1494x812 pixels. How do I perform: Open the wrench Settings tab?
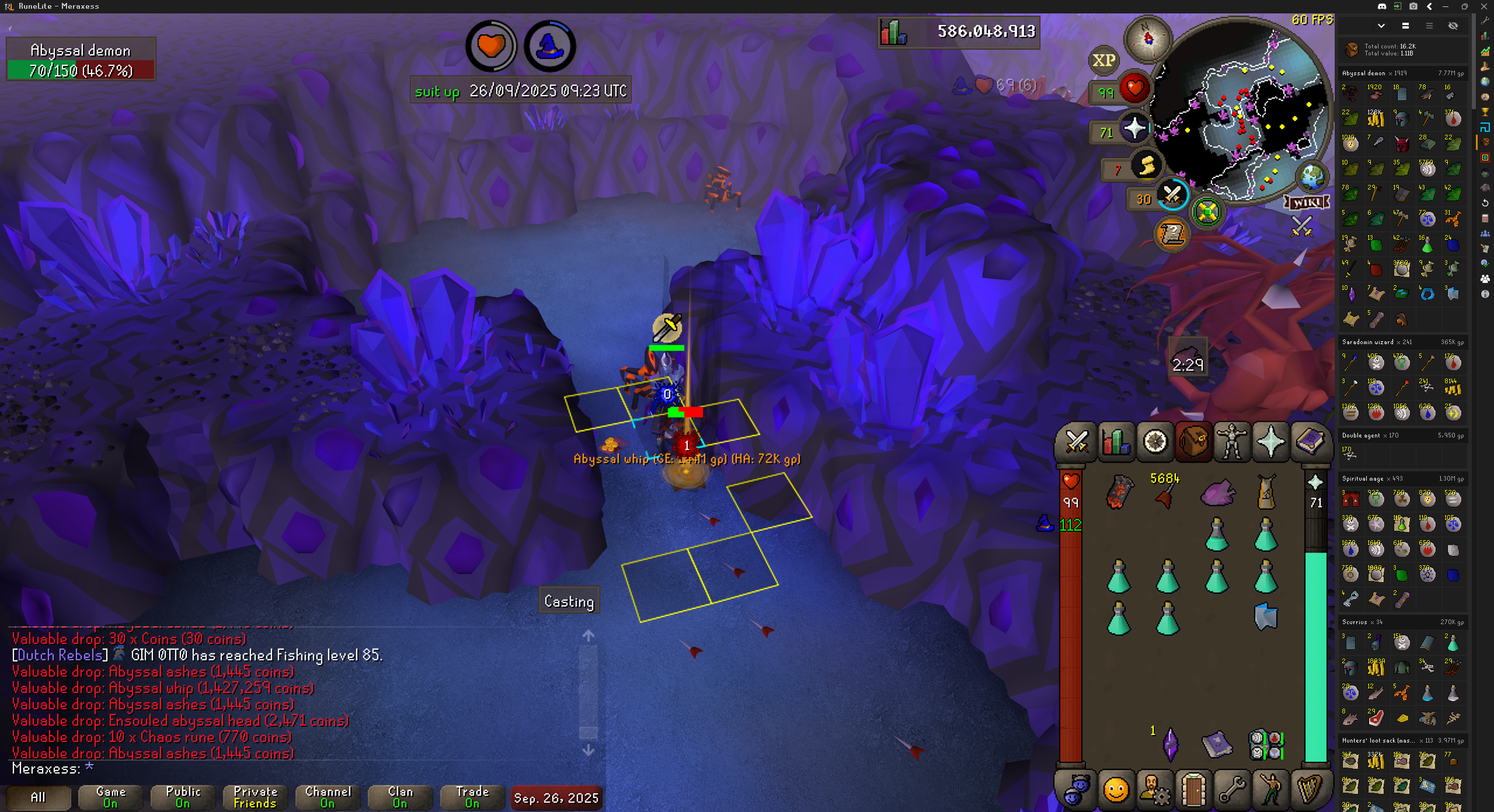tap(1231, 790)
